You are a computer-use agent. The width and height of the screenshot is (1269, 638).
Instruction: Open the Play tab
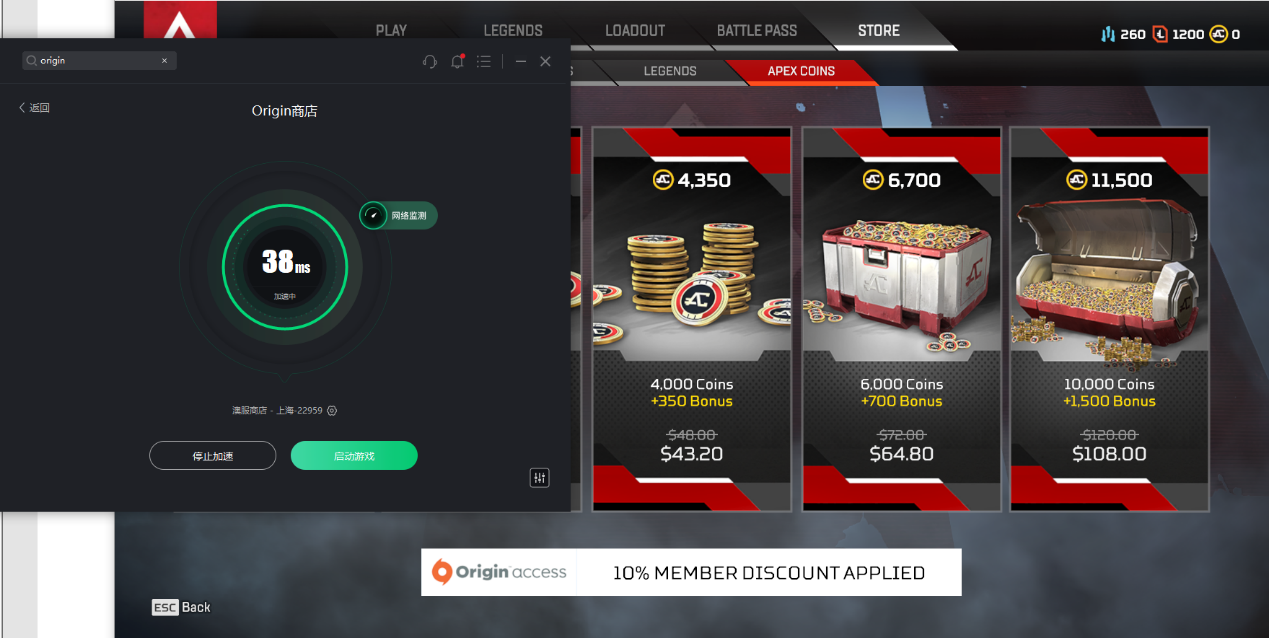point(391,30)
